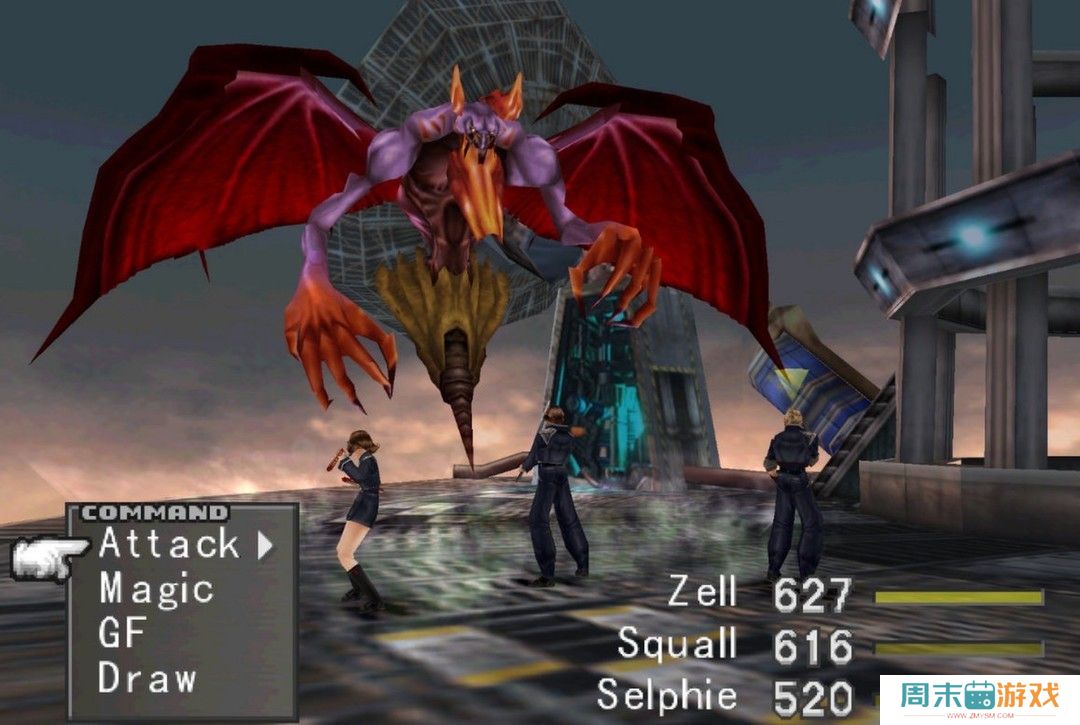This screenshot has height=725, width=1080.
Task: Select Zell in the party list
Action: click(x=702, y=592)
